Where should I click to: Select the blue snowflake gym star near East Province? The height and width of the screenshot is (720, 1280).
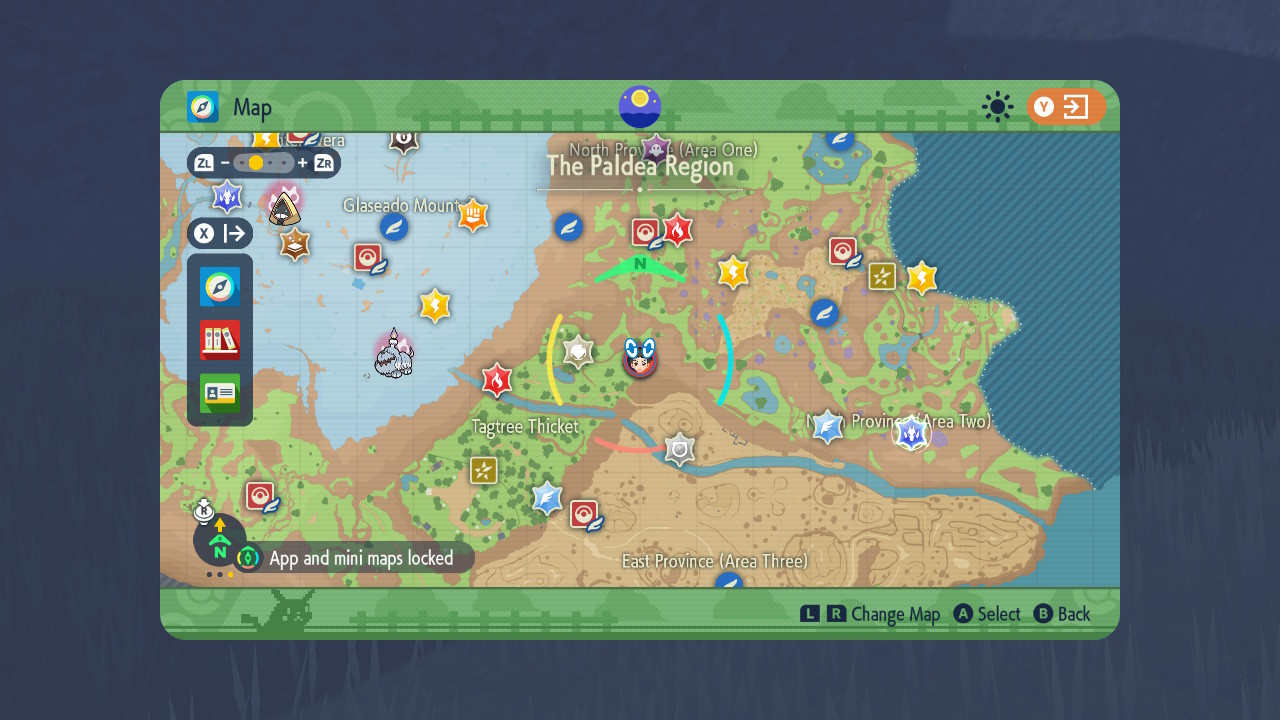[x=546, y=499]
